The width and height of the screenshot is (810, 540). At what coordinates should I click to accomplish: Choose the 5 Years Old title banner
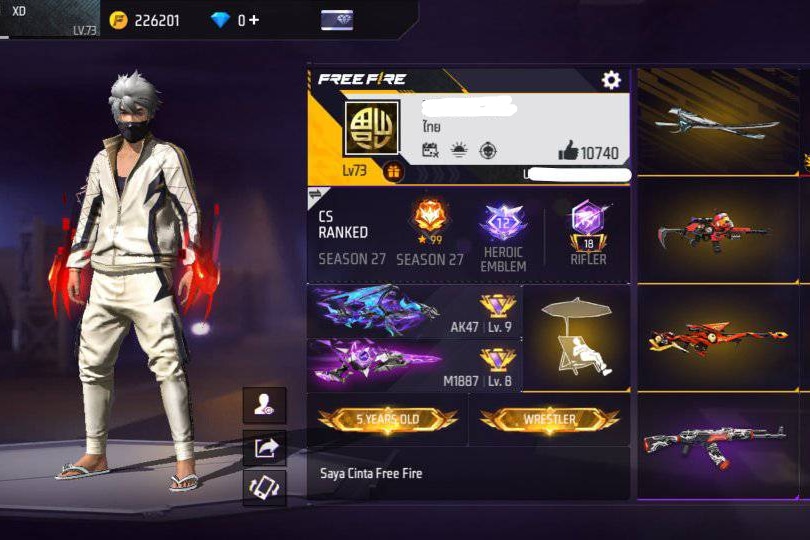(388, 419)
